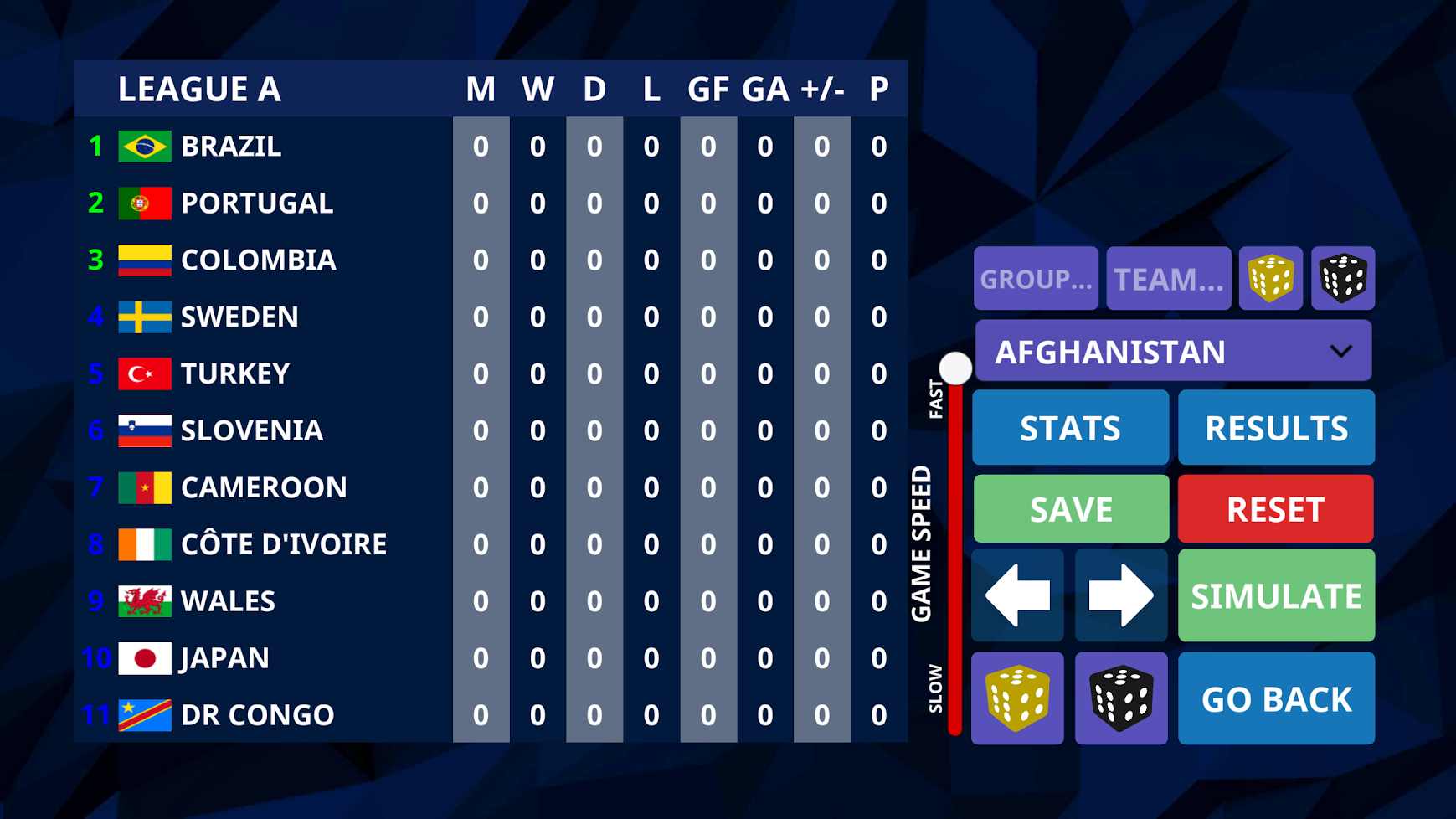Click GO BACK to exit the league screen
The image size is (1456, 819).
1276,697
